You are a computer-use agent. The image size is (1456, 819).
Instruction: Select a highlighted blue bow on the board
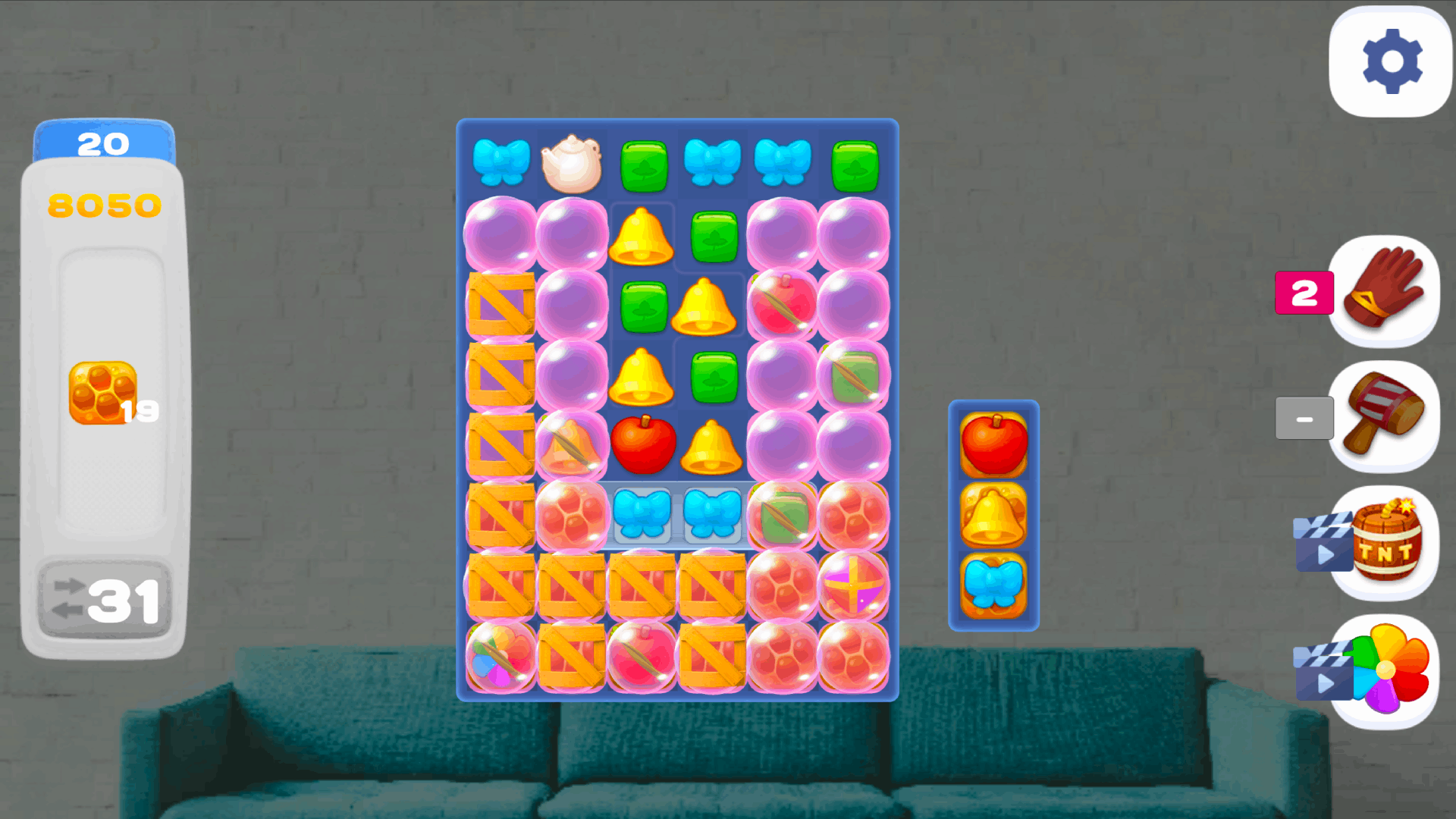point(643,514)
